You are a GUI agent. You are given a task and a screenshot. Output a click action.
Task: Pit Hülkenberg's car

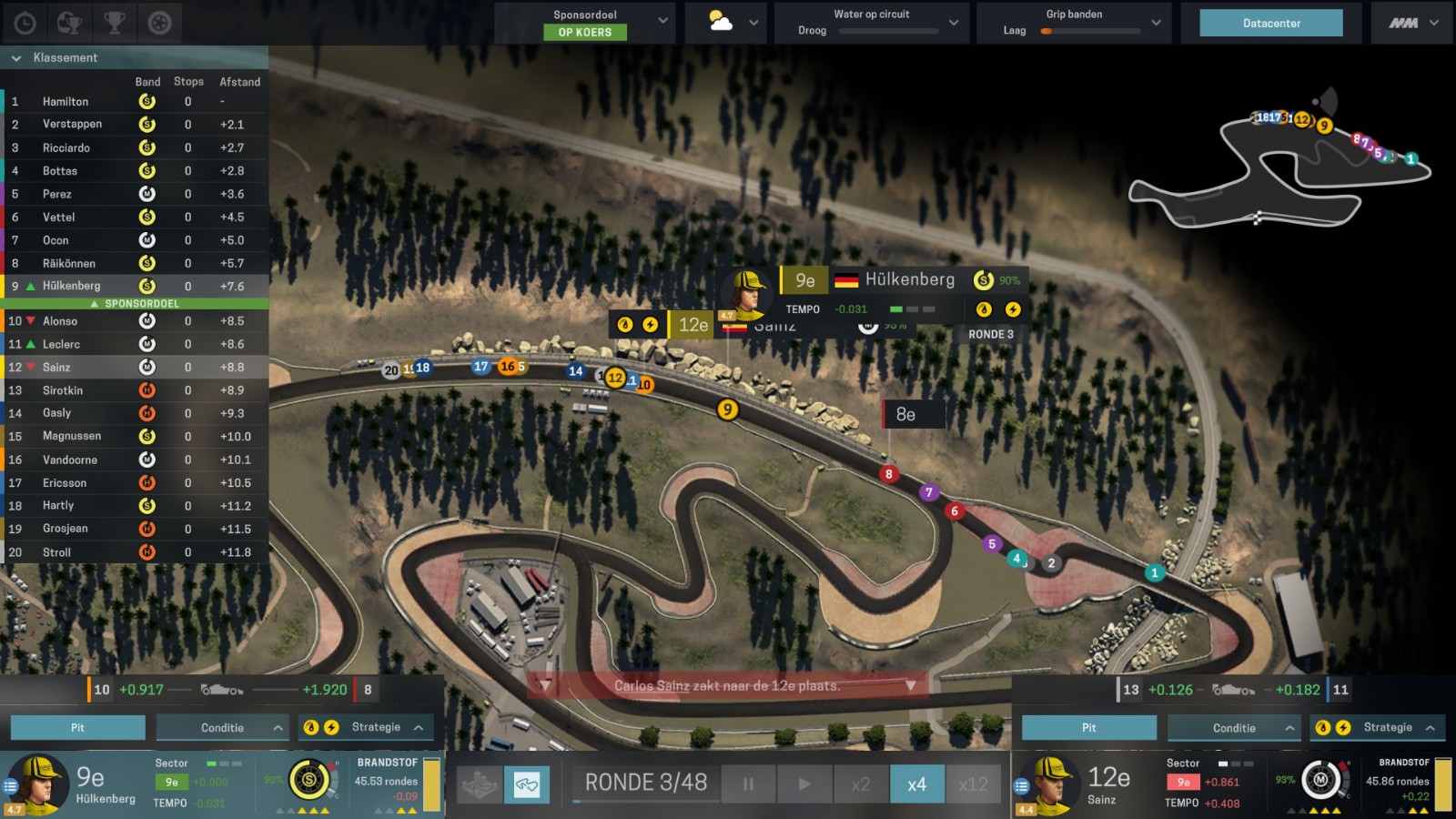point(77,728)
